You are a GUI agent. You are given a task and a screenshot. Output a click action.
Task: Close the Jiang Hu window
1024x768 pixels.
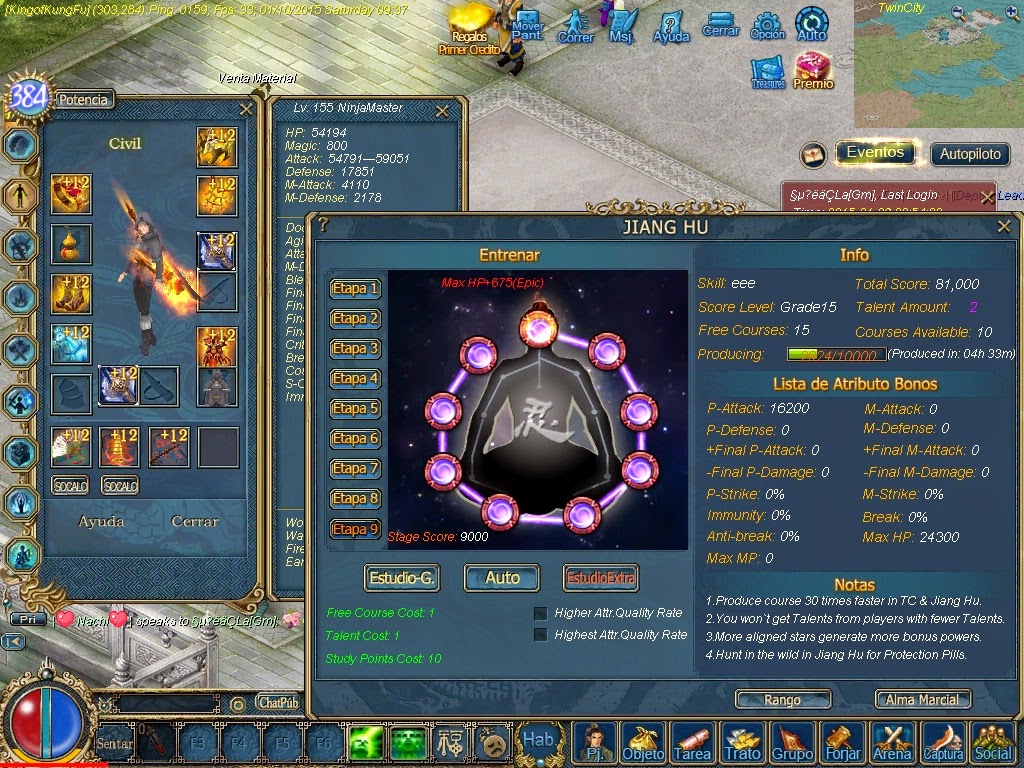pyautogui.click(x=1004, y=227)
